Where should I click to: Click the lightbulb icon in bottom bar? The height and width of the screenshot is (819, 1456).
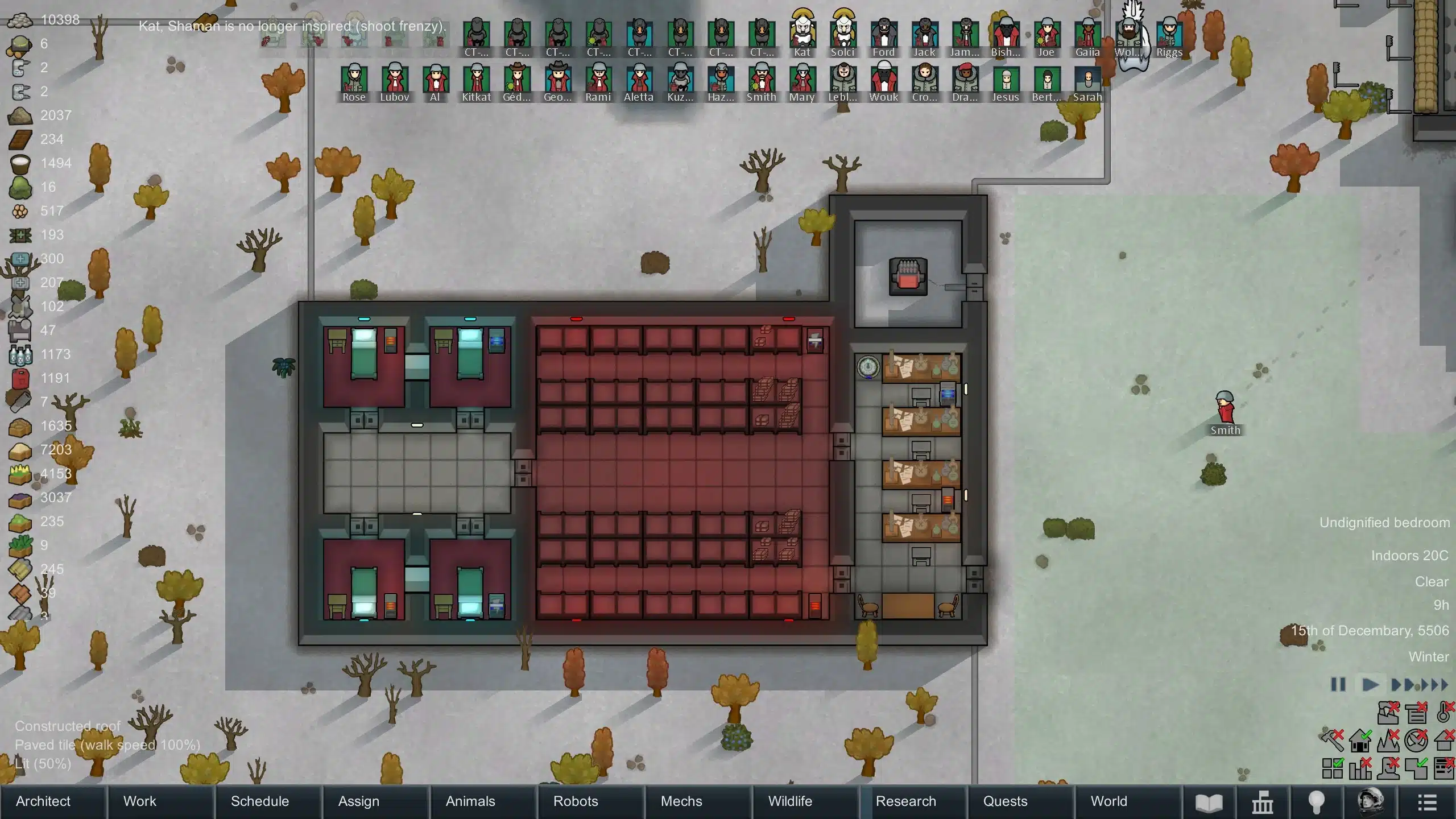coord(1317,803)
